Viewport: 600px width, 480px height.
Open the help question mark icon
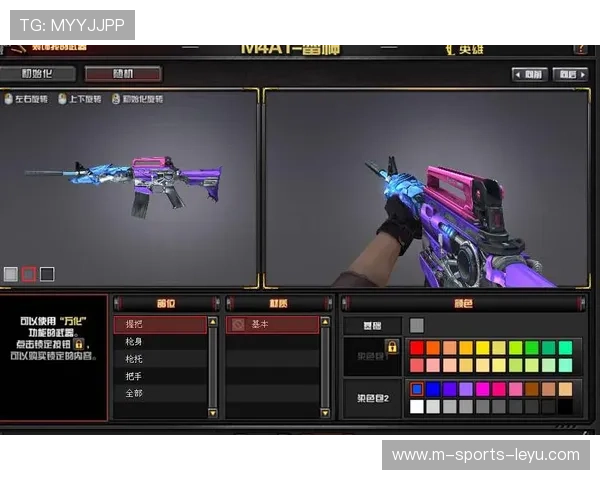(x=581, y=48)
